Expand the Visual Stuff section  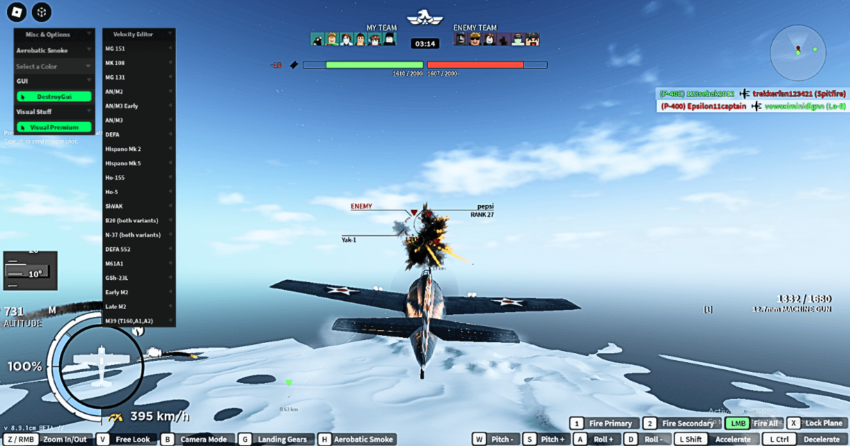[x=55, y=112]
